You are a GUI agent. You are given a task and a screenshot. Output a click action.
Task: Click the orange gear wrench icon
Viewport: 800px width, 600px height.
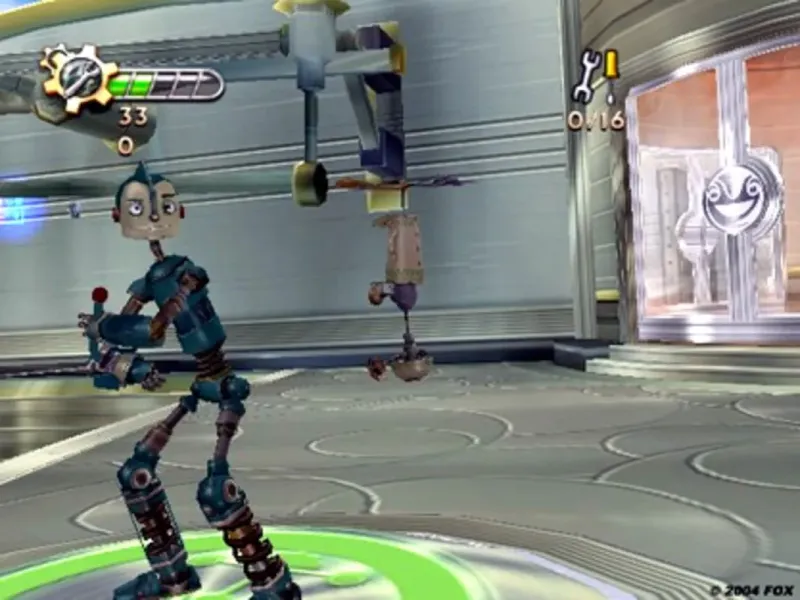(77, 77)
